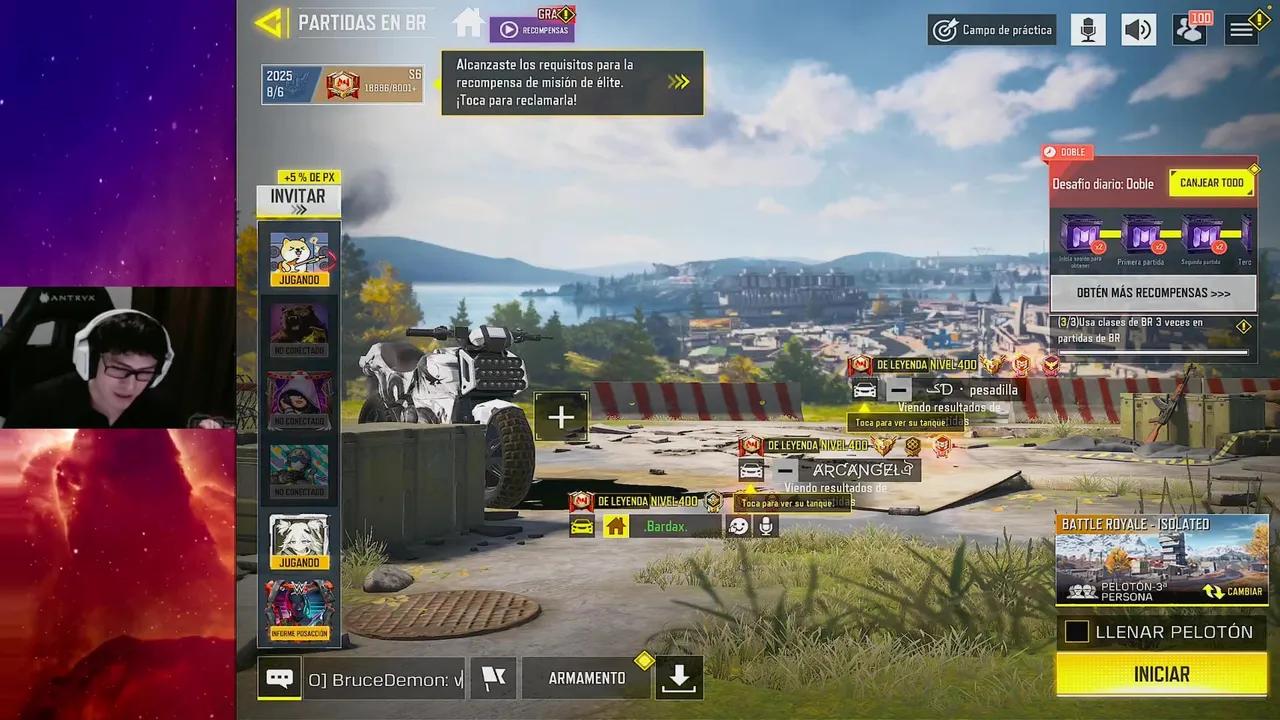The width and height of the screenshot is (1280, 720).
Task: Open the chat speech bubble
Action: (279, 678)
